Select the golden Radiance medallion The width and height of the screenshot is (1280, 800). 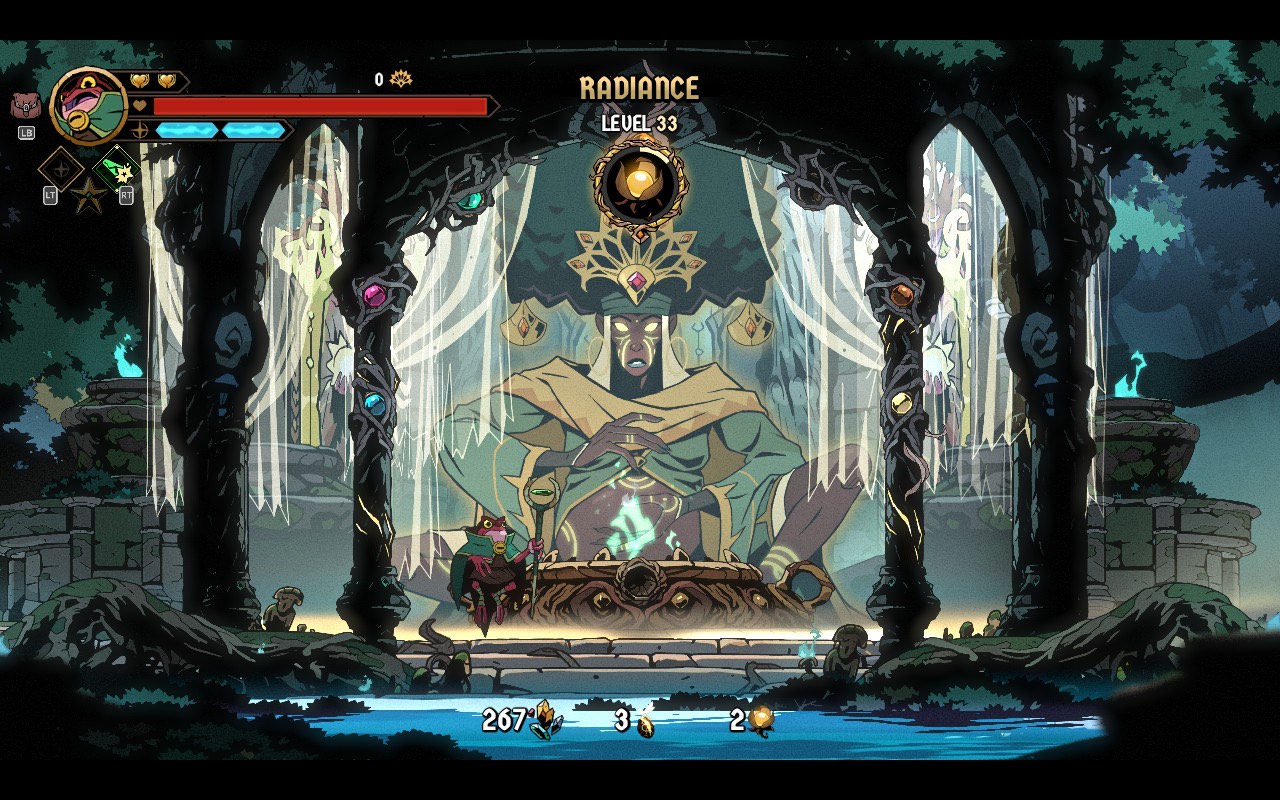coord(639,183)
